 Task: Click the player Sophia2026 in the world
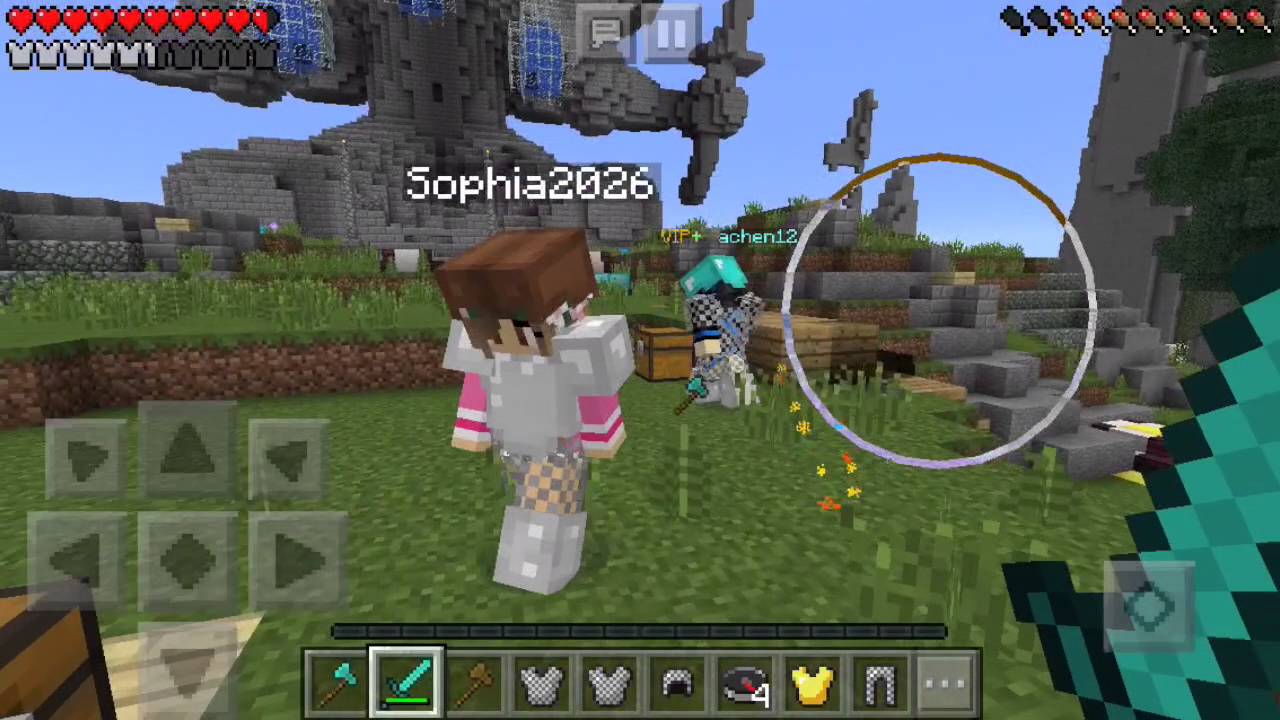(530, 400)
